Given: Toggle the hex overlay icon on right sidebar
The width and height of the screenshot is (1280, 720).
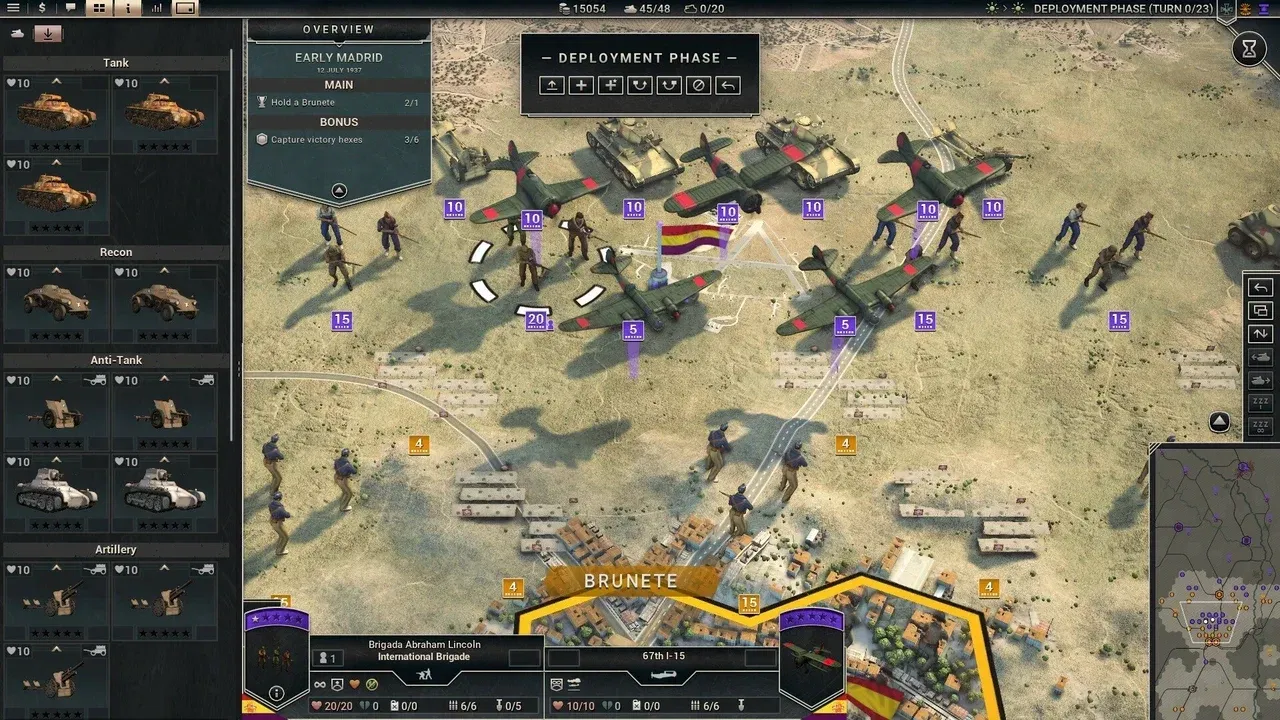Looking at the screenshot, I should click(1260, 310).
